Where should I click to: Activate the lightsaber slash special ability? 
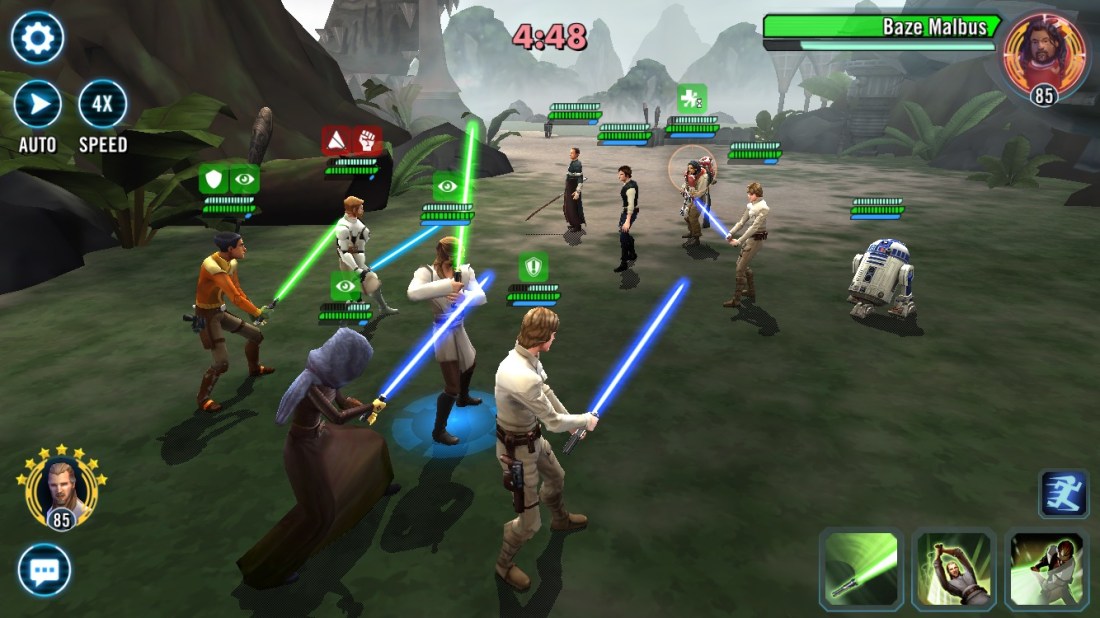1046,569
